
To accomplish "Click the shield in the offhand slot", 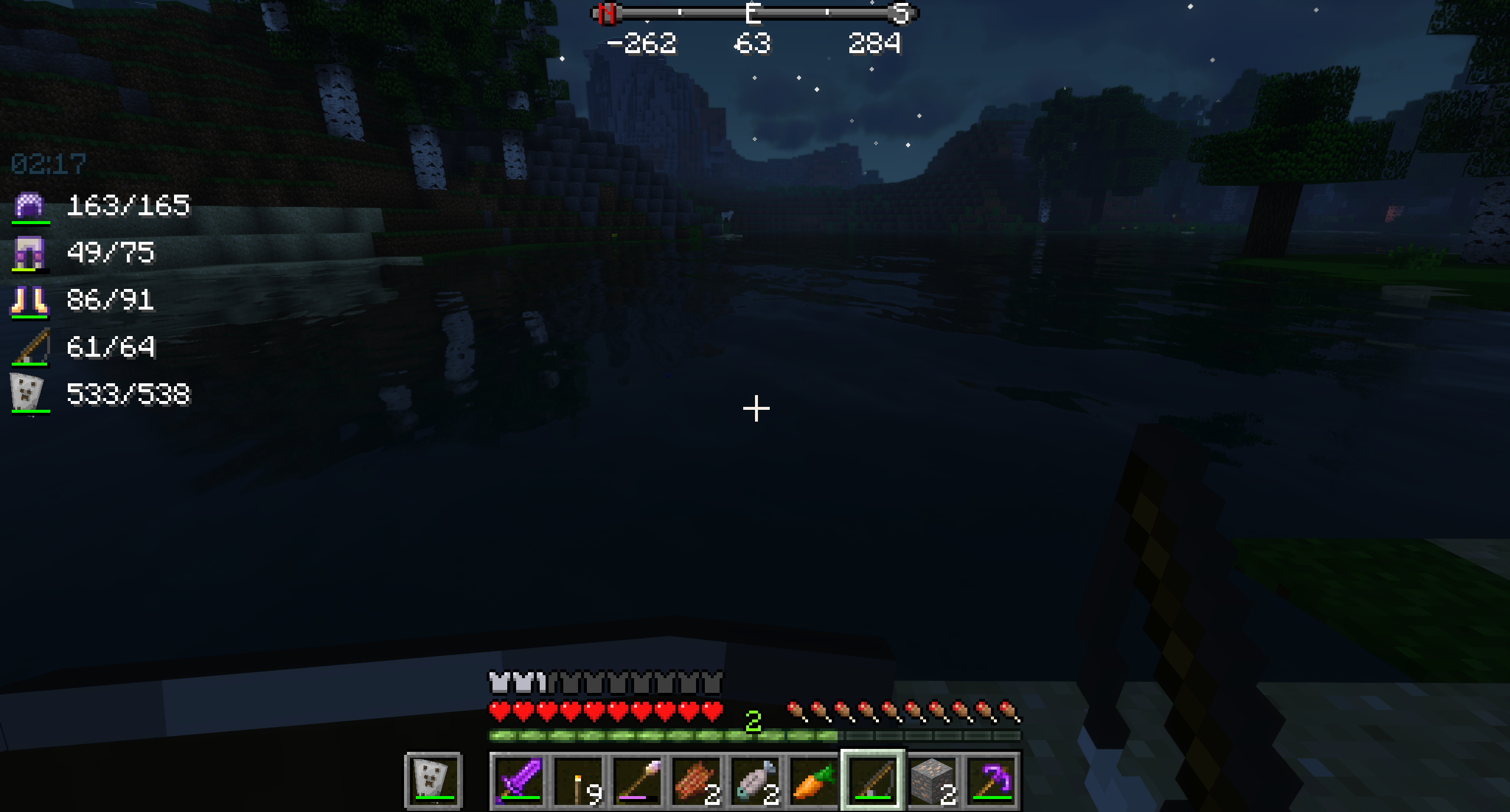I will pyautogui.click(x=432, y=778).
